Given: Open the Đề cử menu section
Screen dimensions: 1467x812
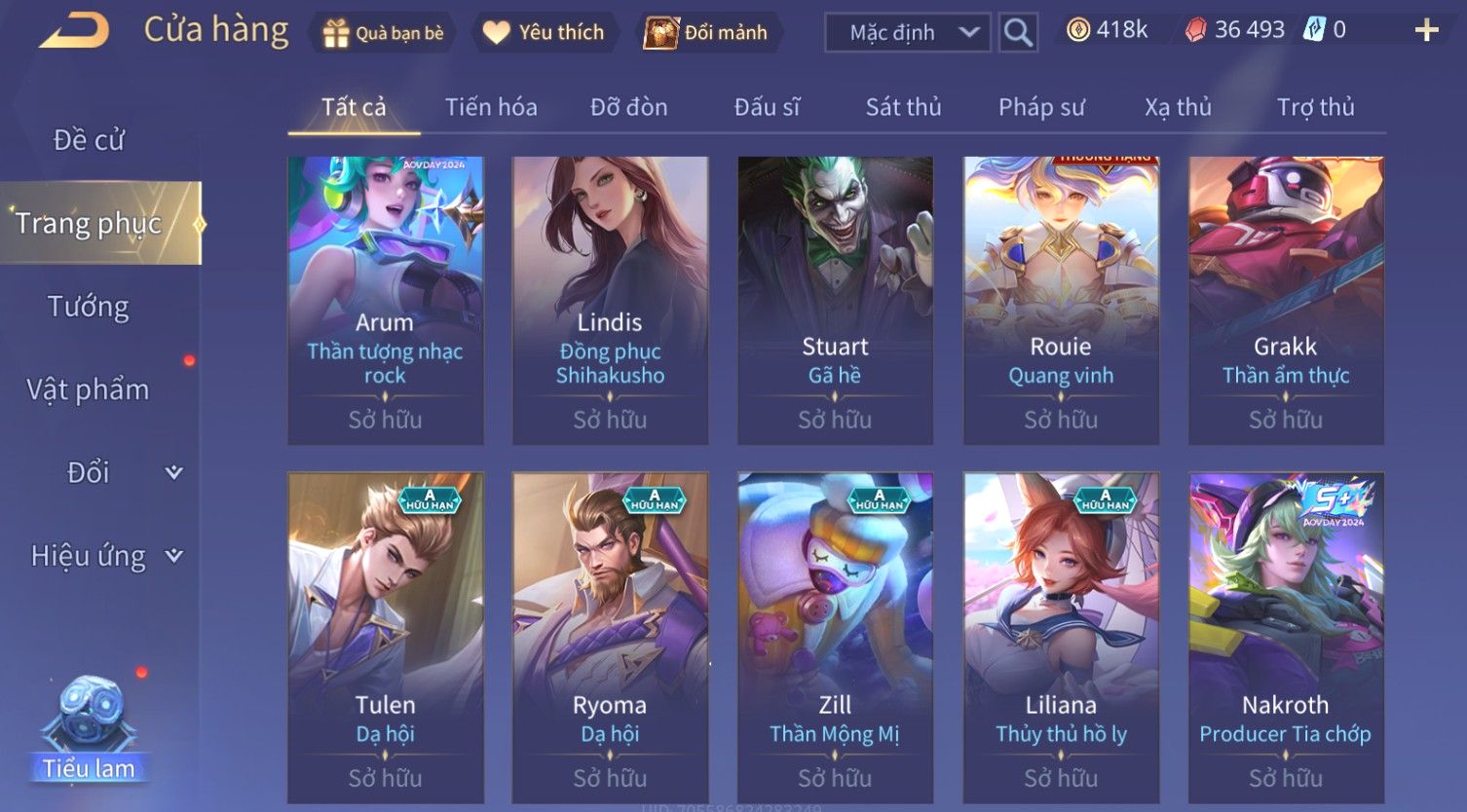Looking at the screenshot, I should pos(89,140).
